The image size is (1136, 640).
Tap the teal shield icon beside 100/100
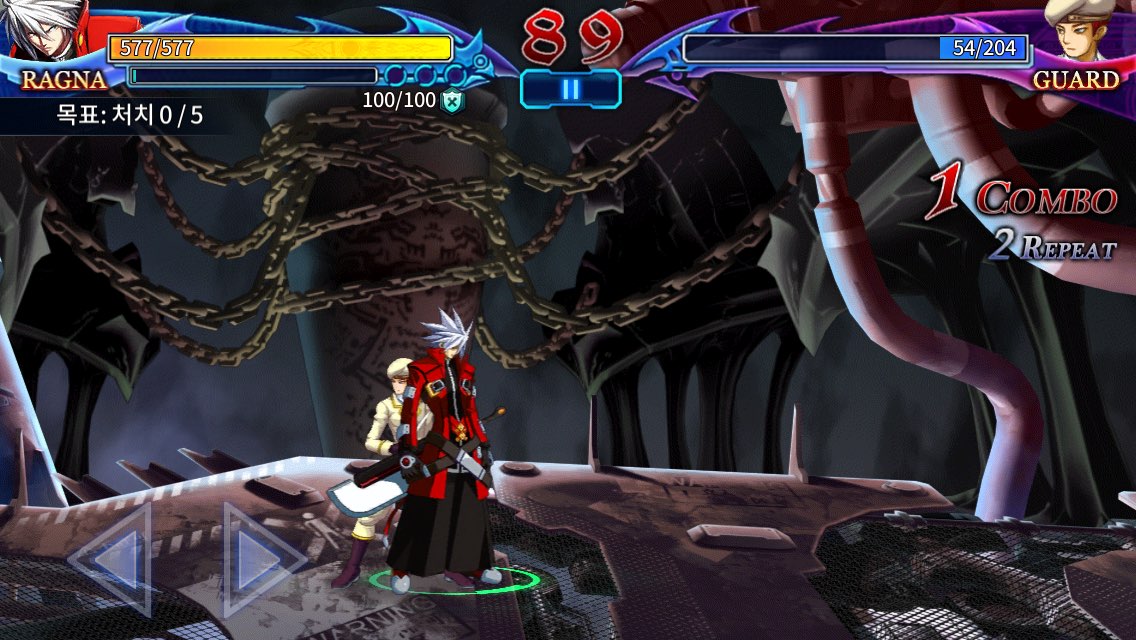point(454,100)
